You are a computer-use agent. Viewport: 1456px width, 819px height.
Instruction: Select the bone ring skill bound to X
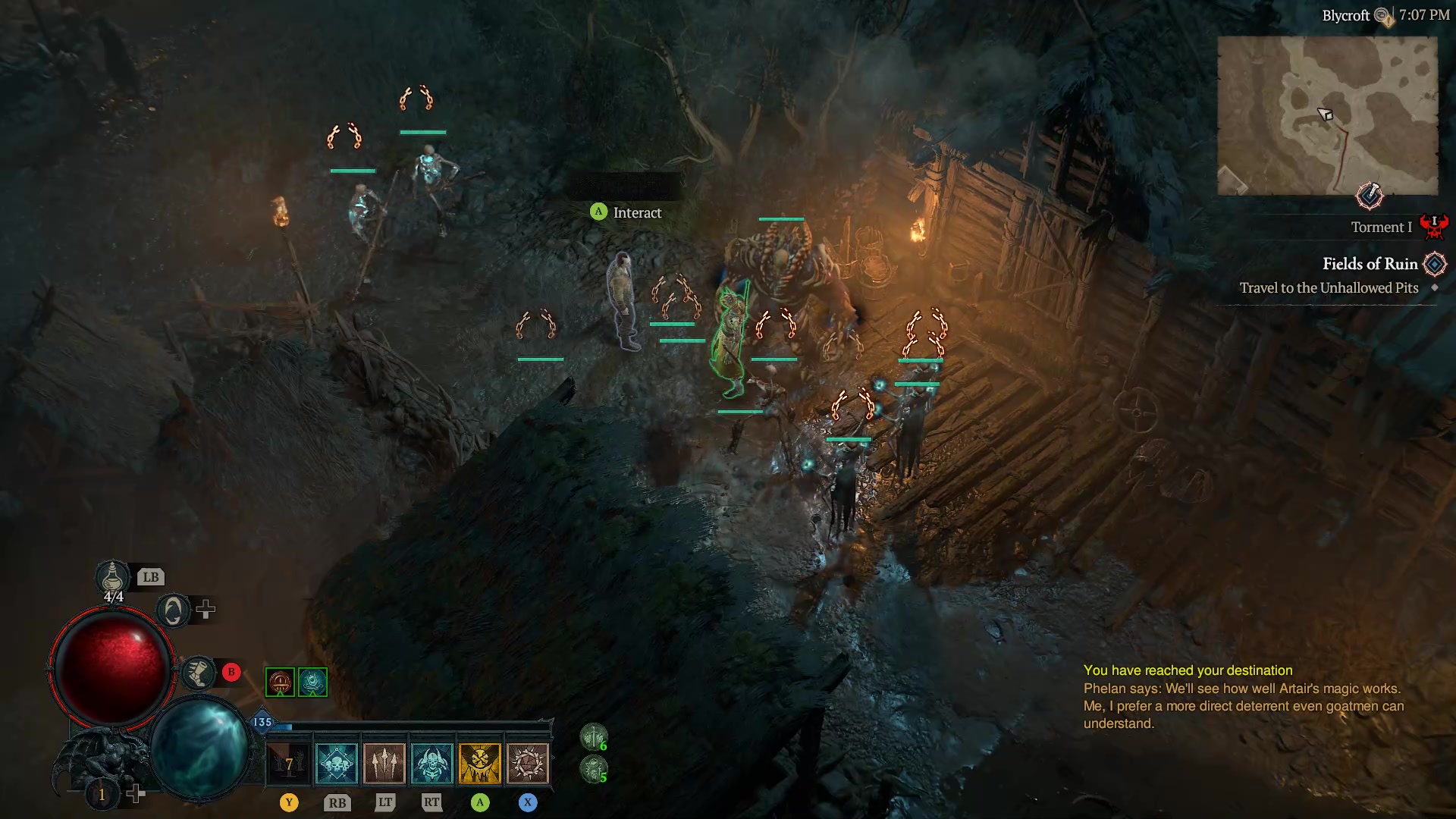(x=529, y=762)
